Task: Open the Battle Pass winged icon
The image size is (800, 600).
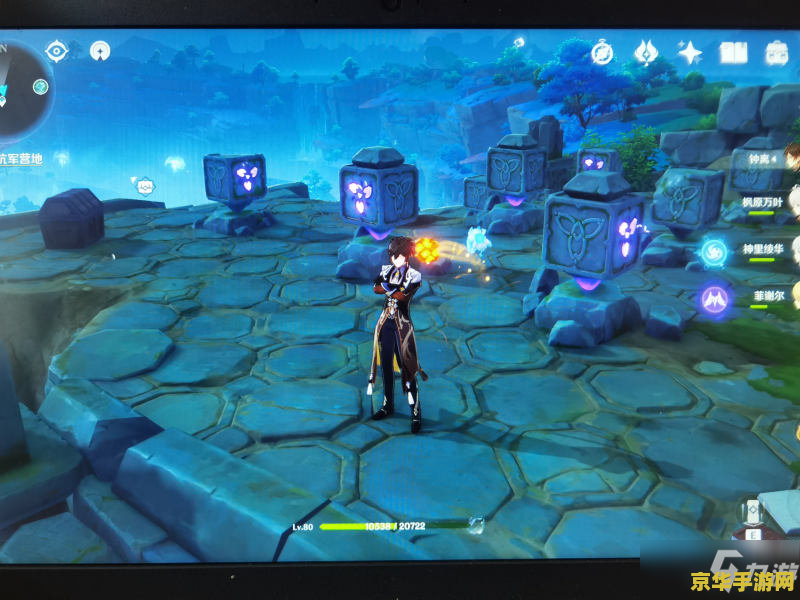Action: [646, 52]
